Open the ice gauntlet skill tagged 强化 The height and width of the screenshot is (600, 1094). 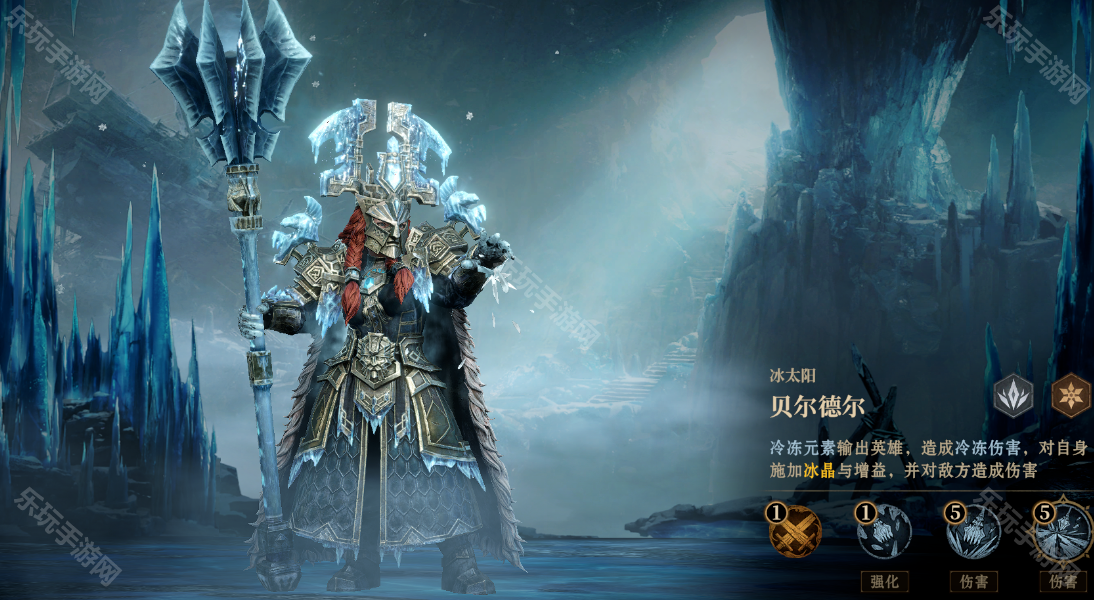[885, 532]
